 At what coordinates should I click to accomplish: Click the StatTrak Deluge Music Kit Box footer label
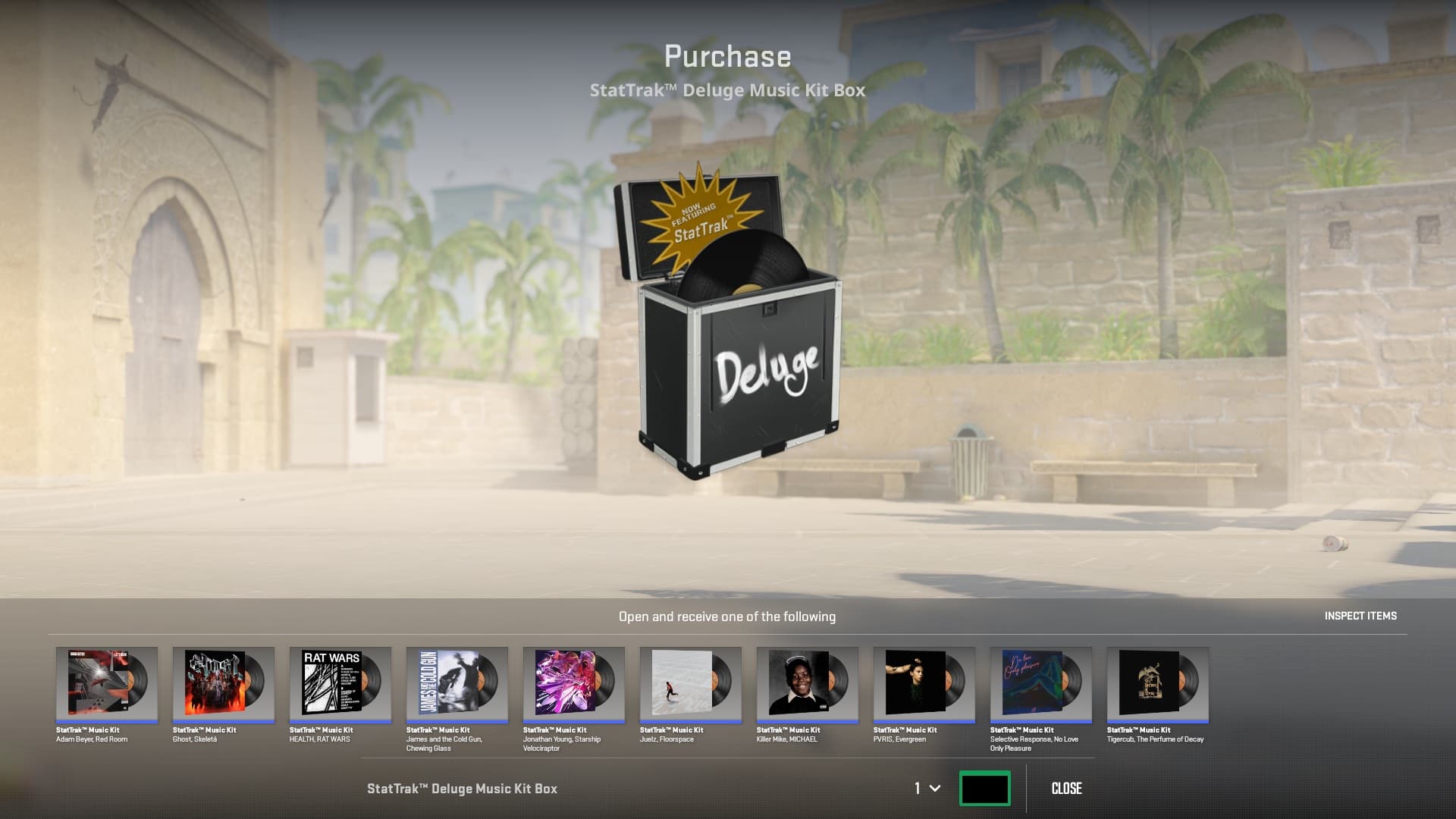[x=463, y=788]
